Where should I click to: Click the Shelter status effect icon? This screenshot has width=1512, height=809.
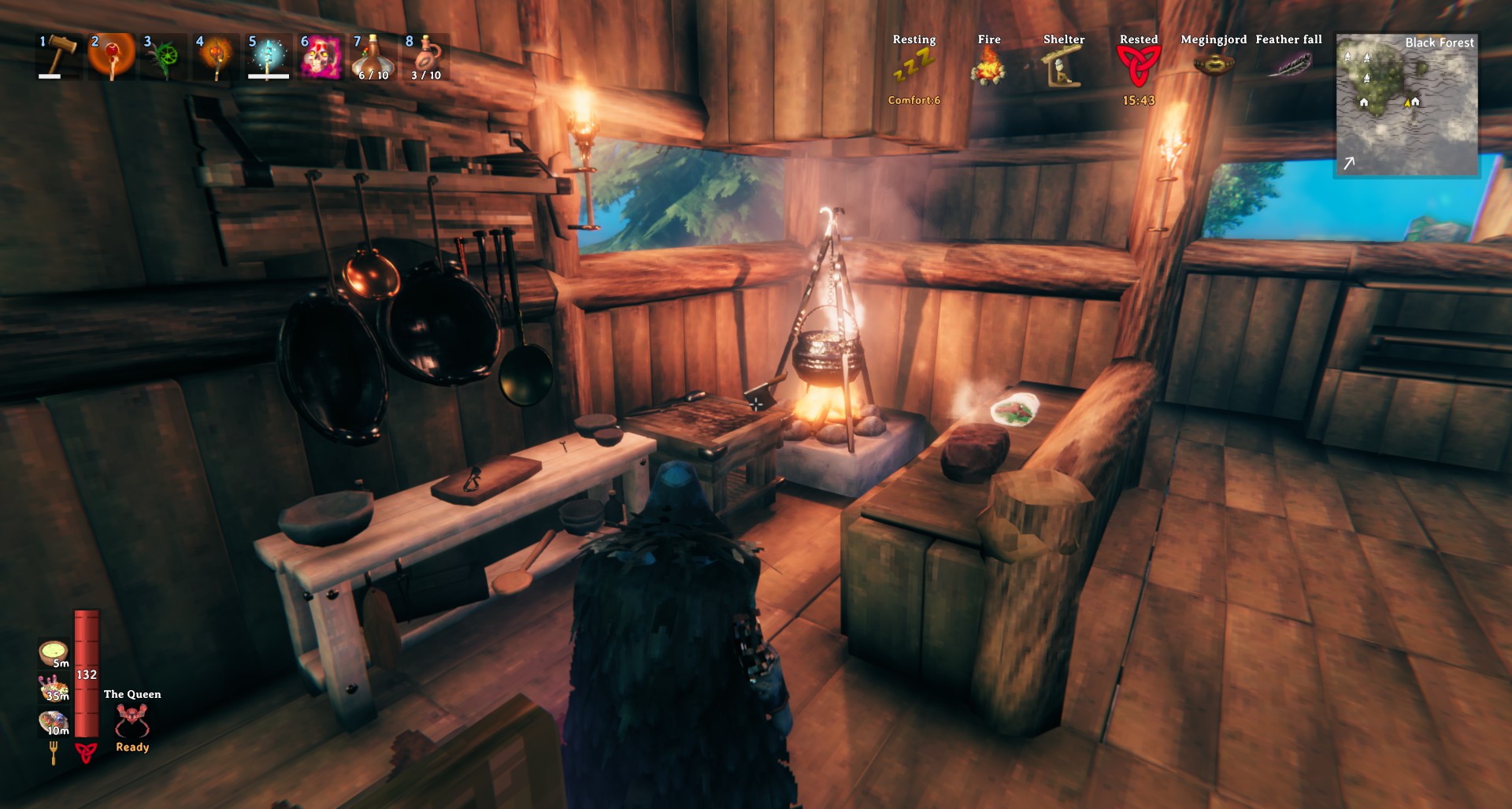click(1063, 65)
